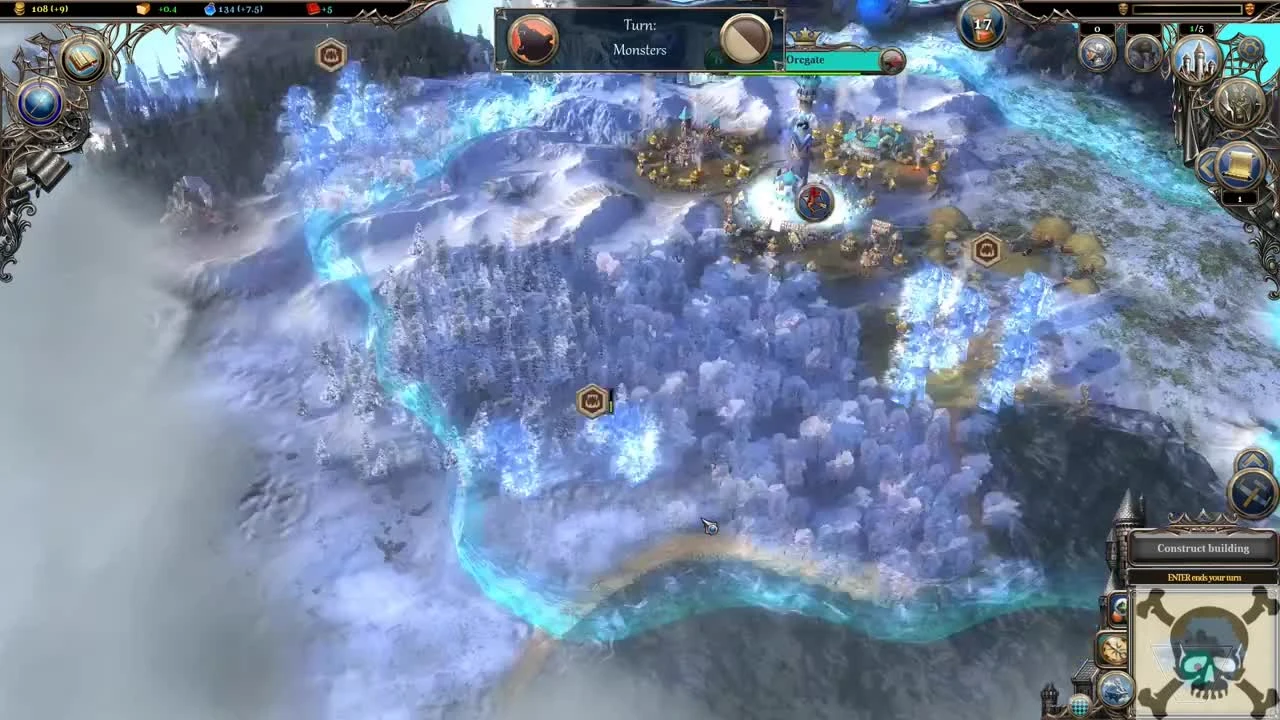Image resolution: width=1280 pixels, height=720 pixels.
Task: Toggle the day/night circle next to Turn: Monsters
Action: point(744,39)
